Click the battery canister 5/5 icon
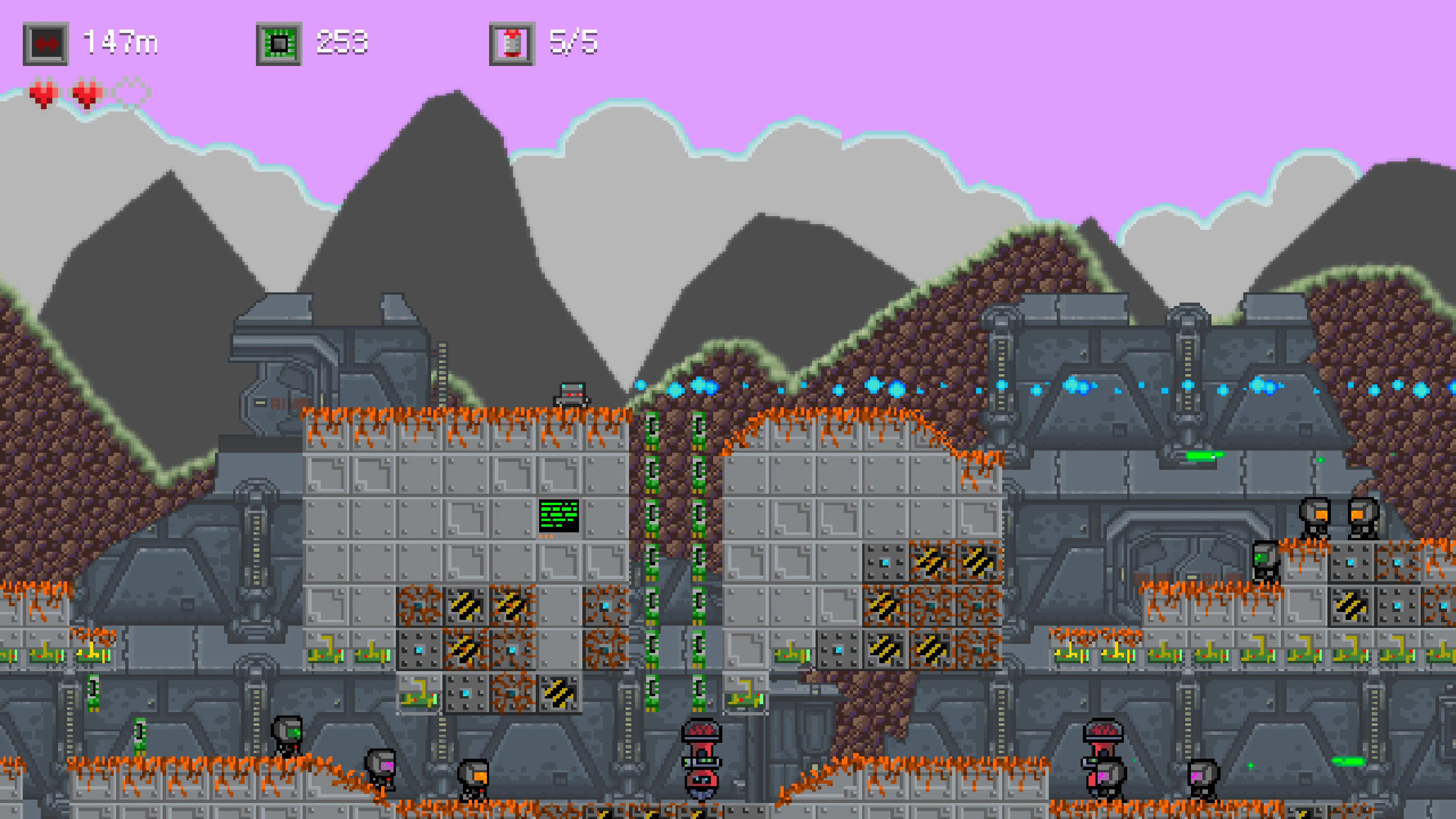 click(511, 42)
